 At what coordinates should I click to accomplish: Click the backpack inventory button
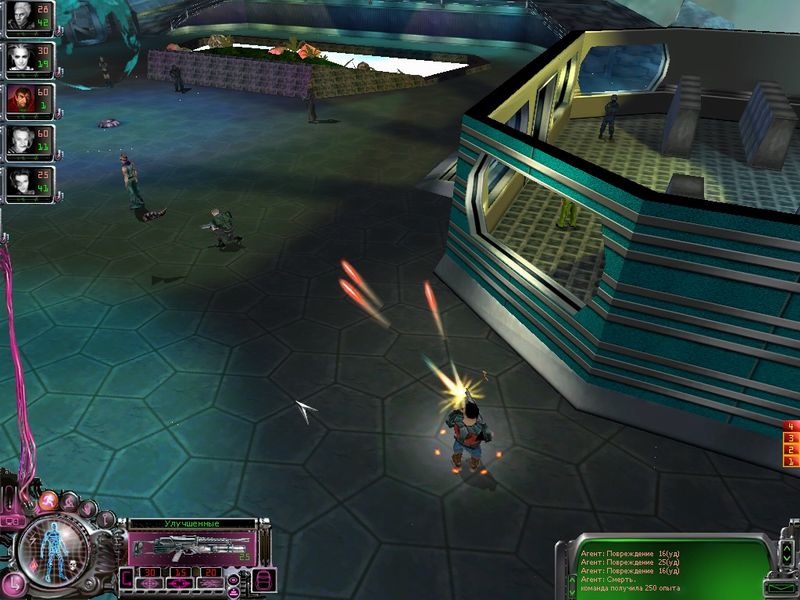point(265,579)
